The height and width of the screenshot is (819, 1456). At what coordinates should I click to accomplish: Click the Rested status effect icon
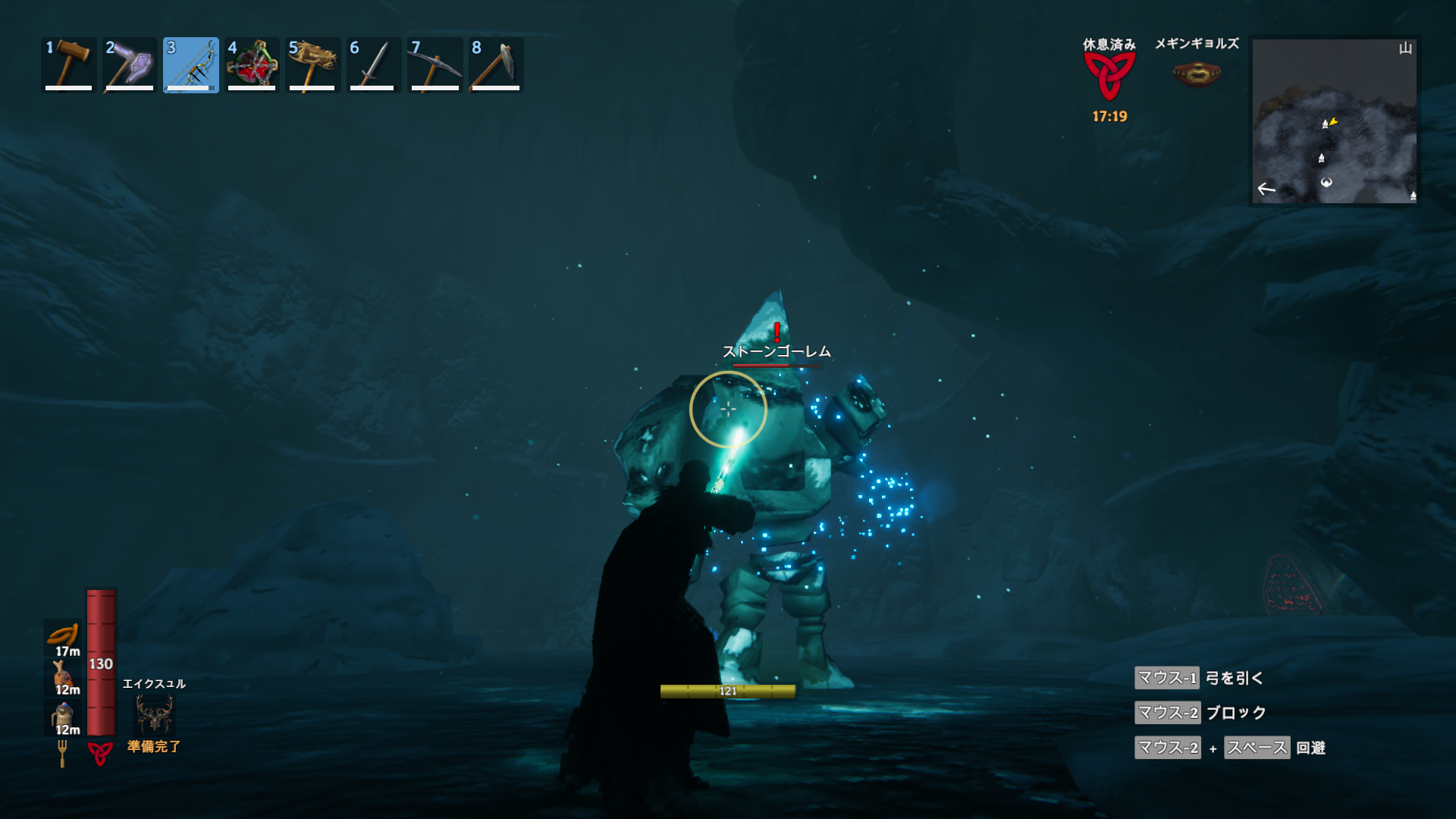[x=1109, y=76]
